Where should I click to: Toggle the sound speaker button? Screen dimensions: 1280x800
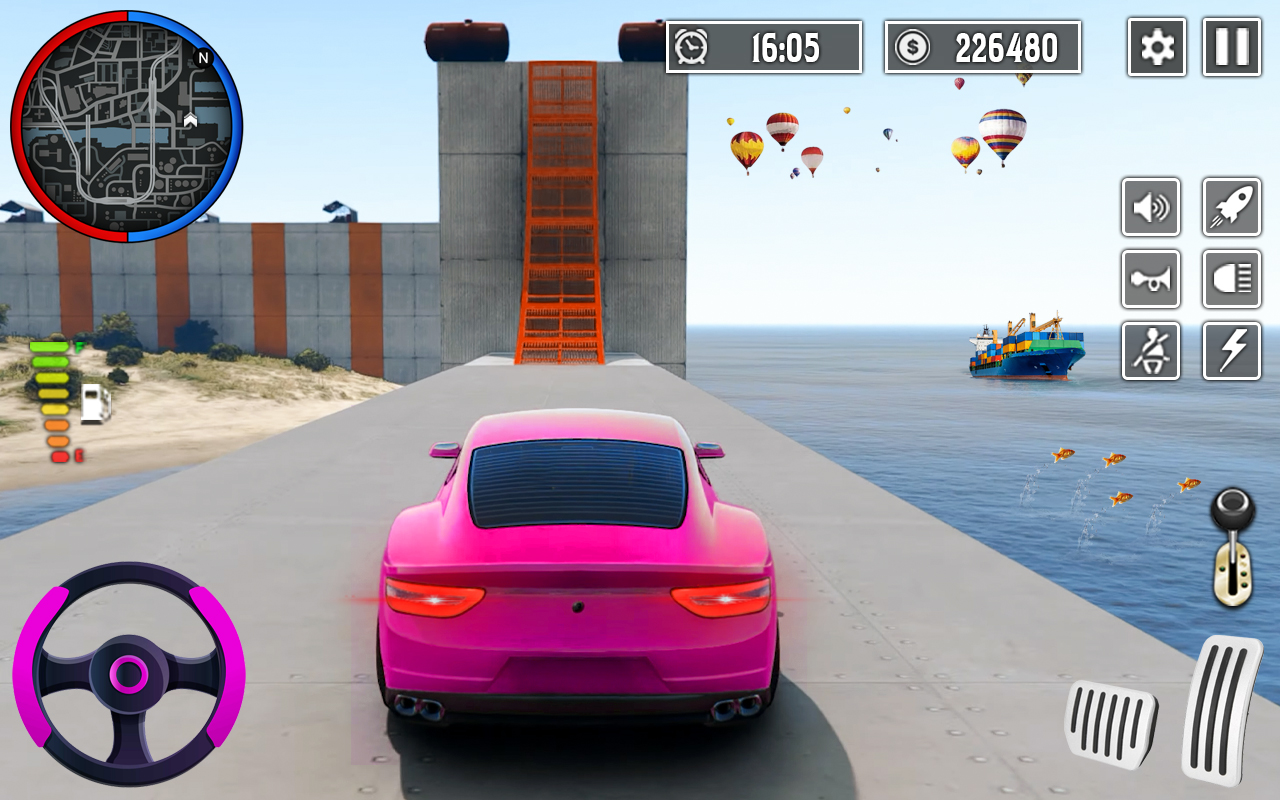point(1151,207)
